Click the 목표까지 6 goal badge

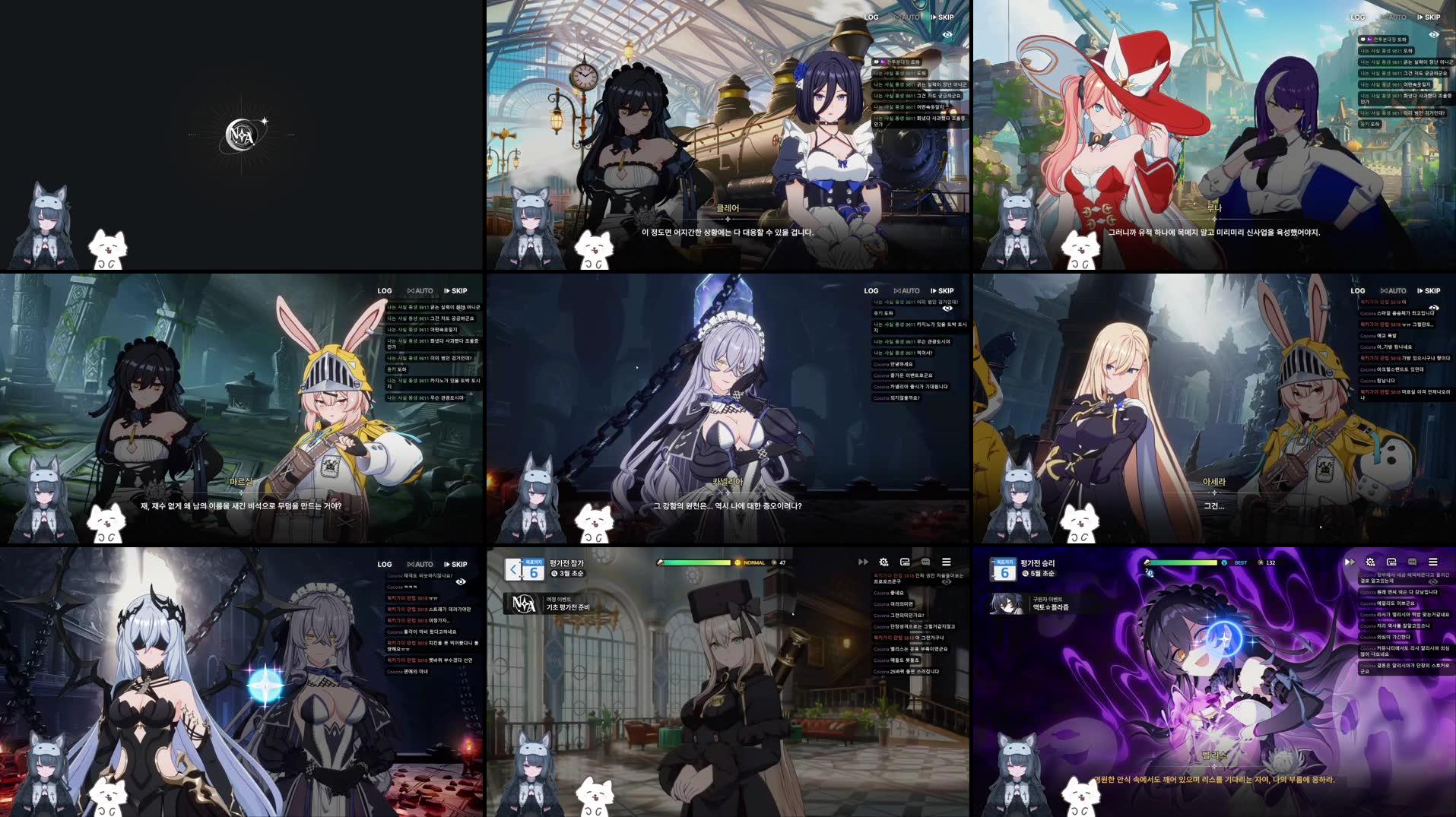[534, 570]
